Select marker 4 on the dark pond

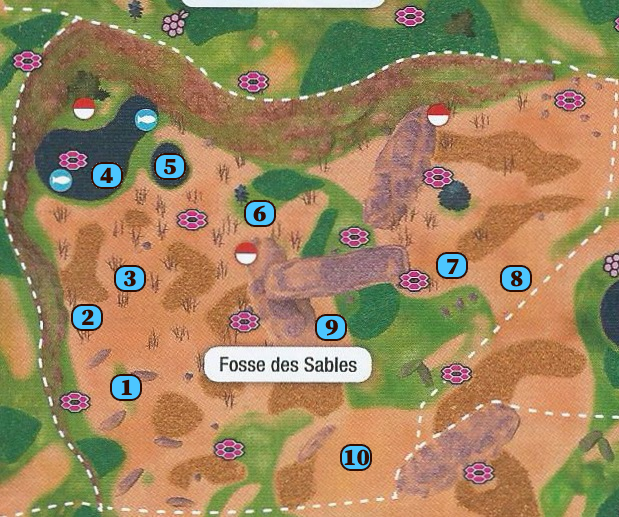pos(105,177)
